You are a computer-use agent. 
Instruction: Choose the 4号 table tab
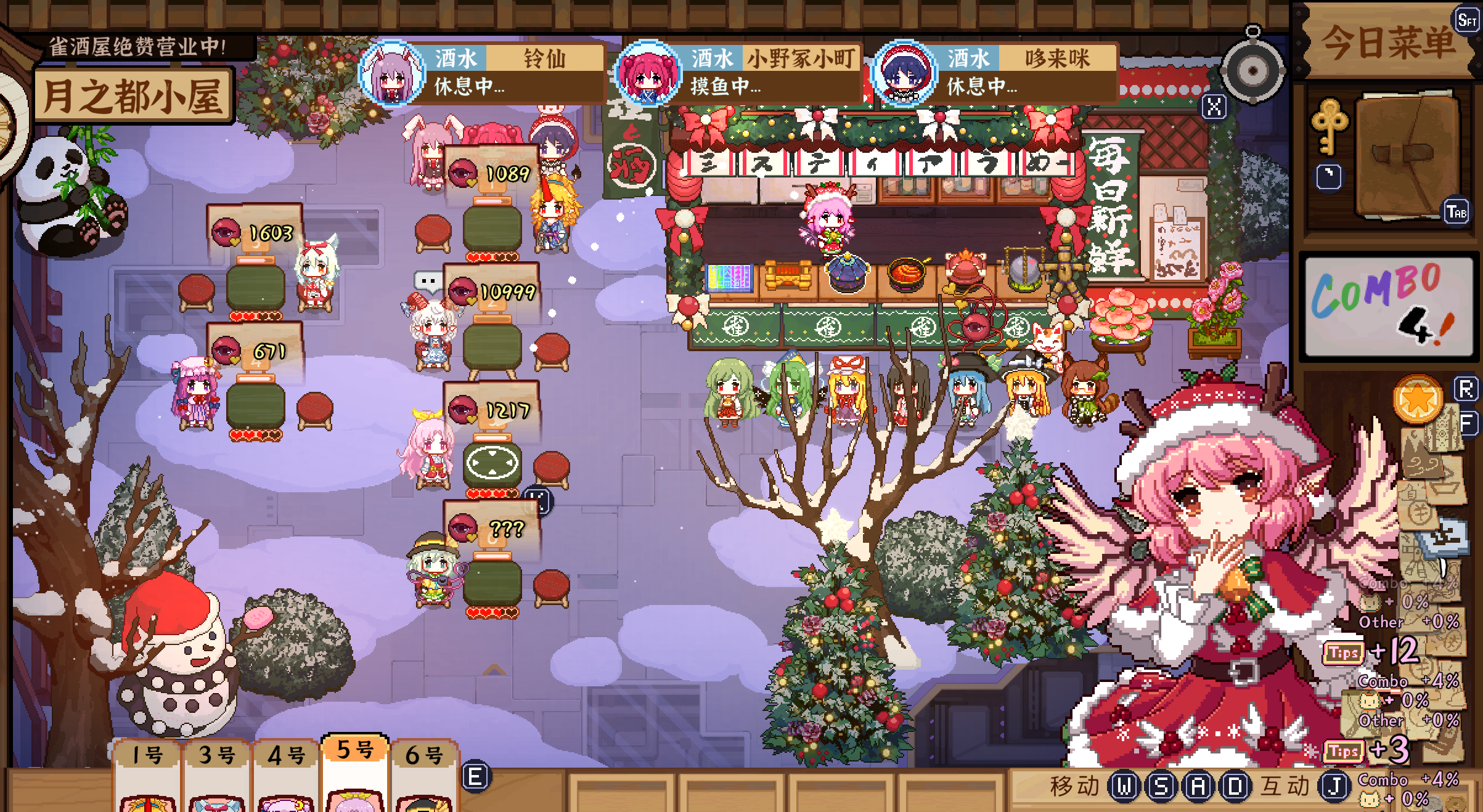tap(287, 754)
